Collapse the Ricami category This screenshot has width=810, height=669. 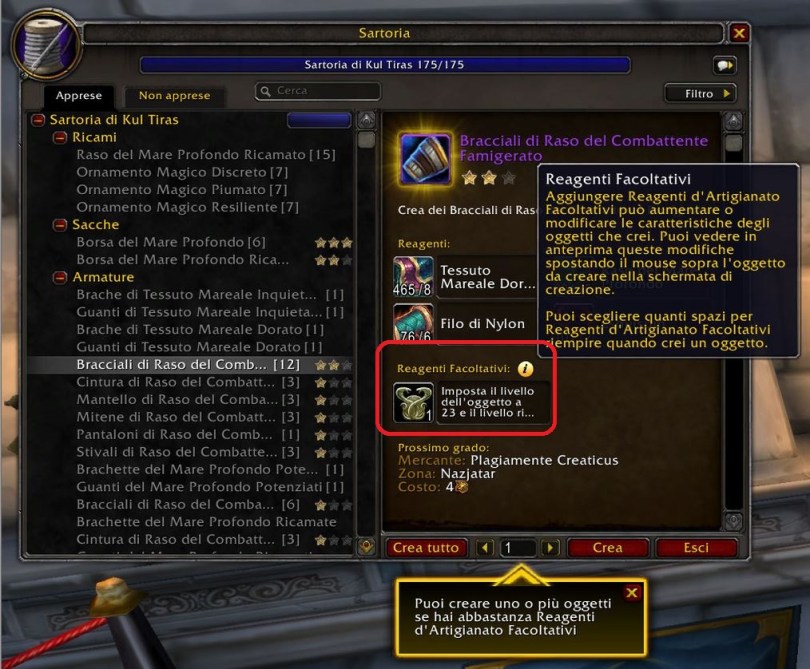click(x=60, y=137)
